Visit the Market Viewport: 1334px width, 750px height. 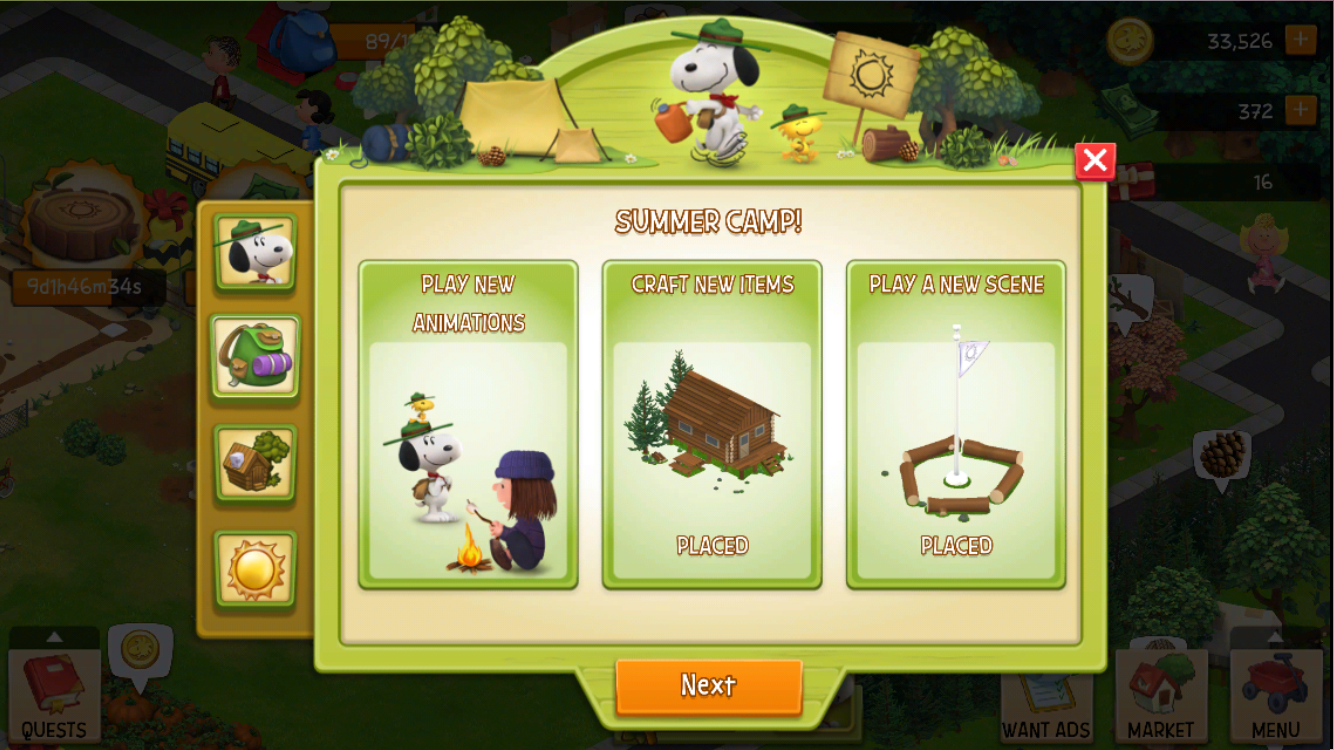pos(1161,696)
